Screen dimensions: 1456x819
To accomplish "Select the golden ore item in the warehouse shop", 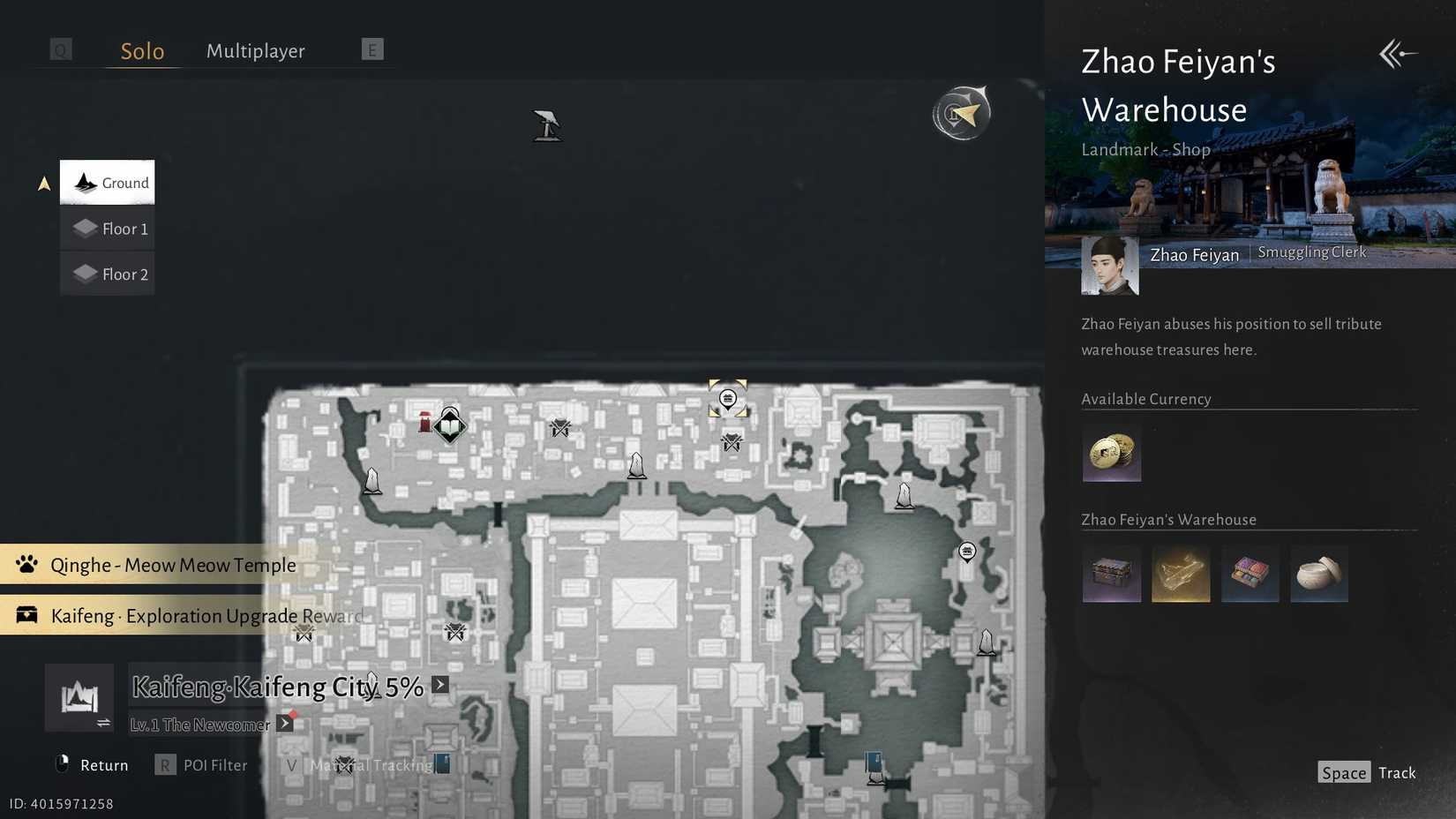I will 1181,574.
